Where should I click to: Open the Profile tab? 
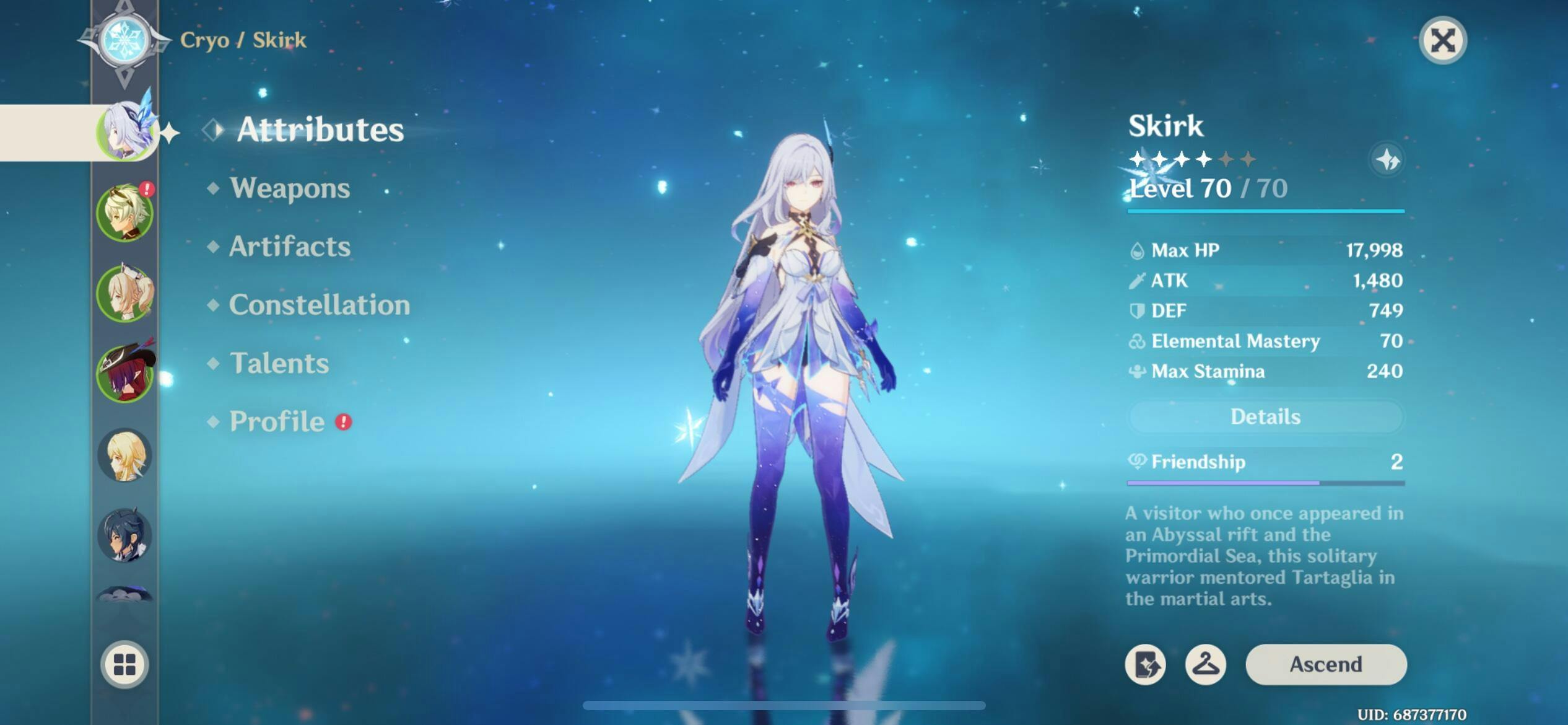coord(277,422)
